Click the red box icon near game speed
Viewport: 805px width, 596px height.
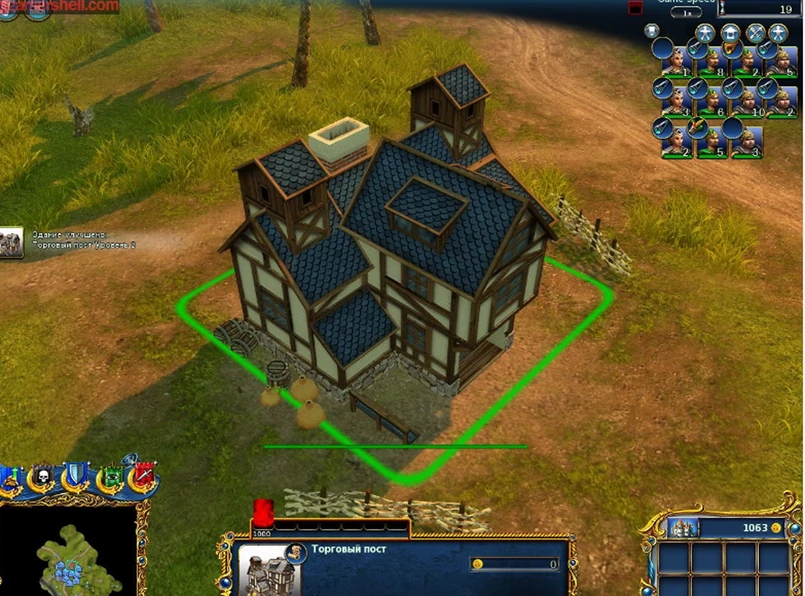pyautogui.click(x=635, y=7)
